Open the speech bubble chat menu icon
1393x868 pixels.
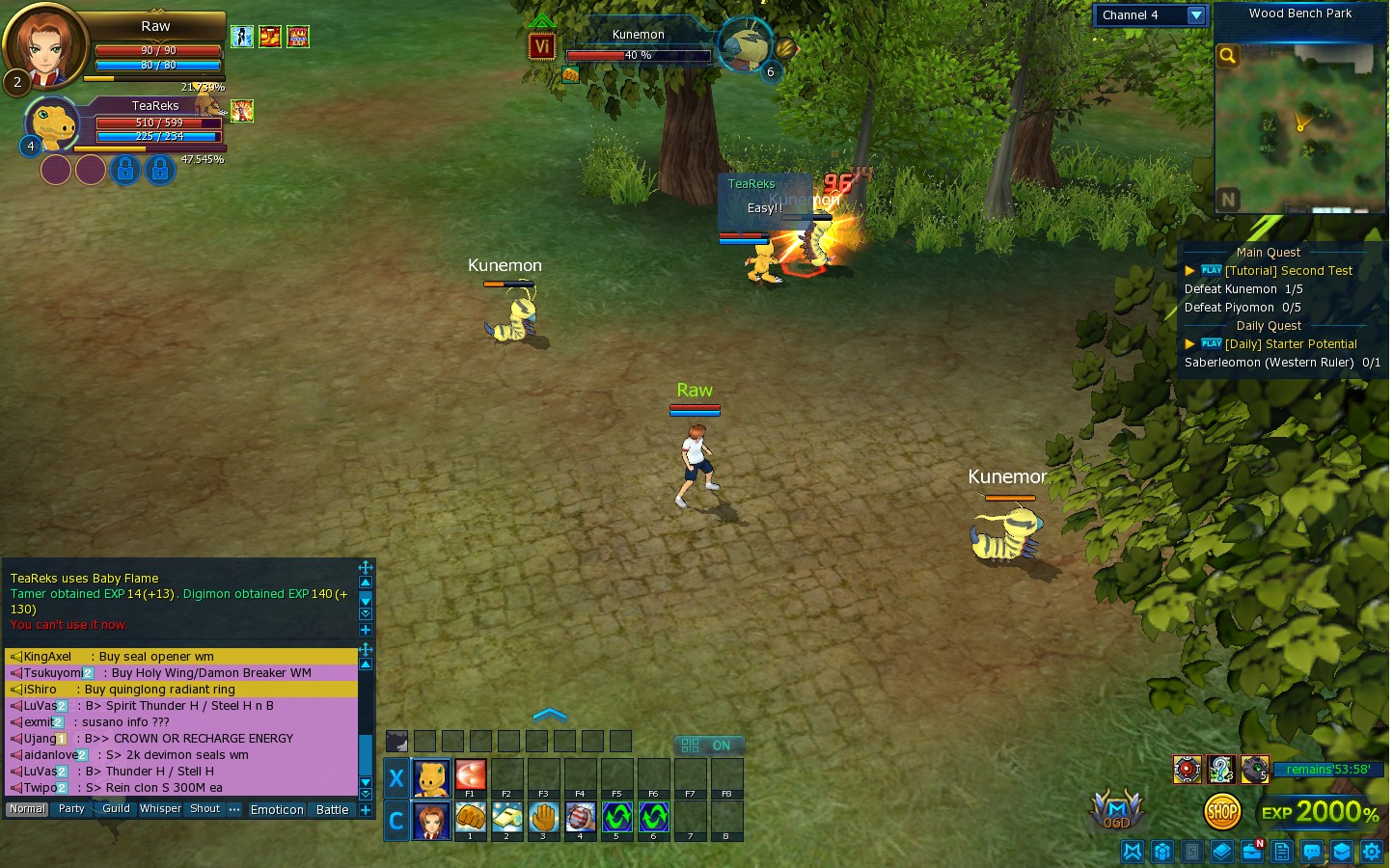click(1311, 852)
